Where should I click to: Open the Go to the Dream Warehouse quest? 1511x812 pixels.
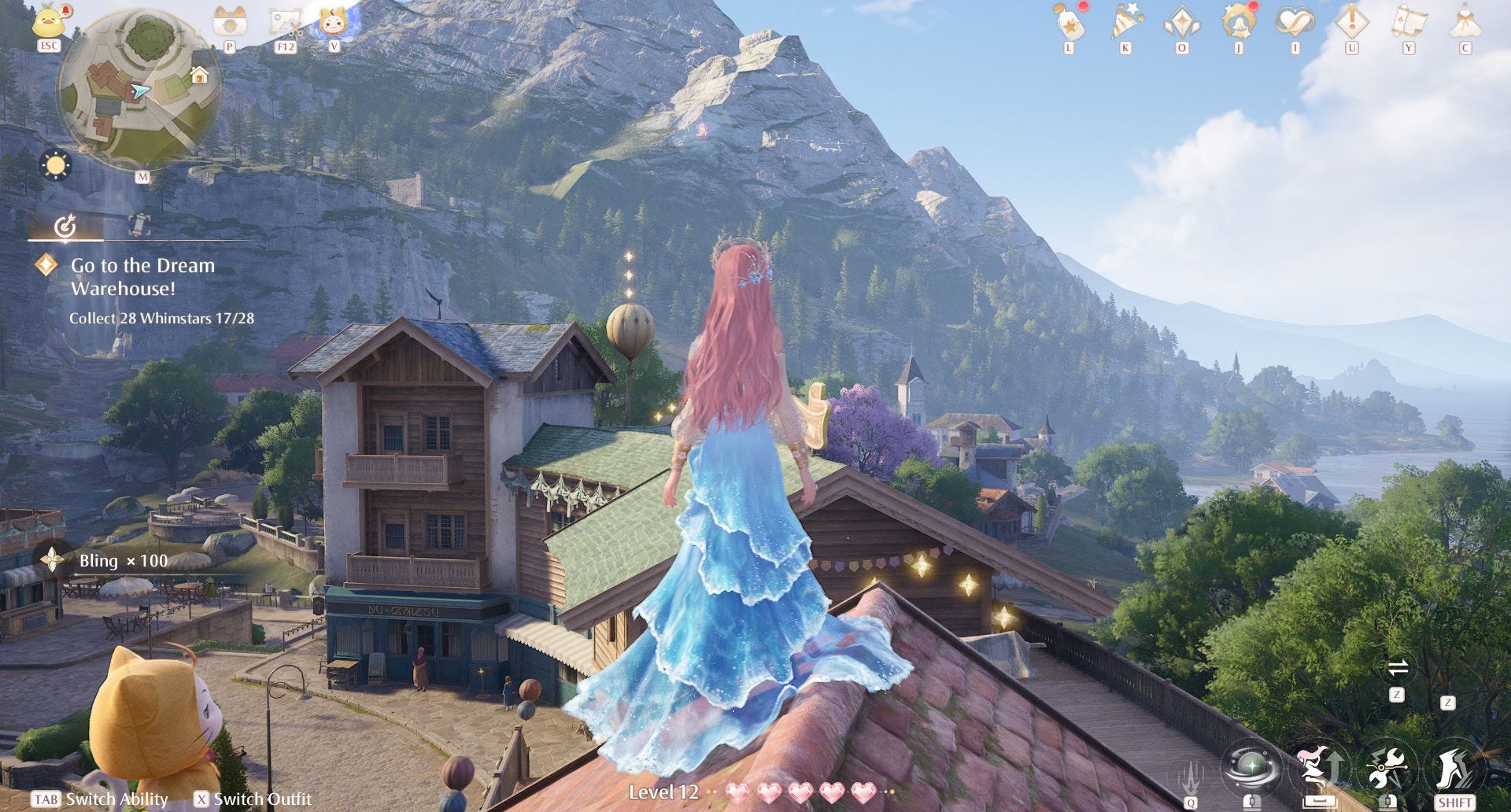(142, 277)
